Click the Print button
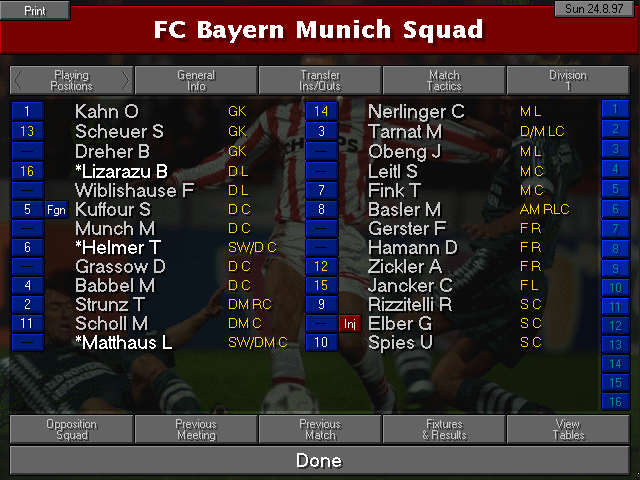 (35, 10)
